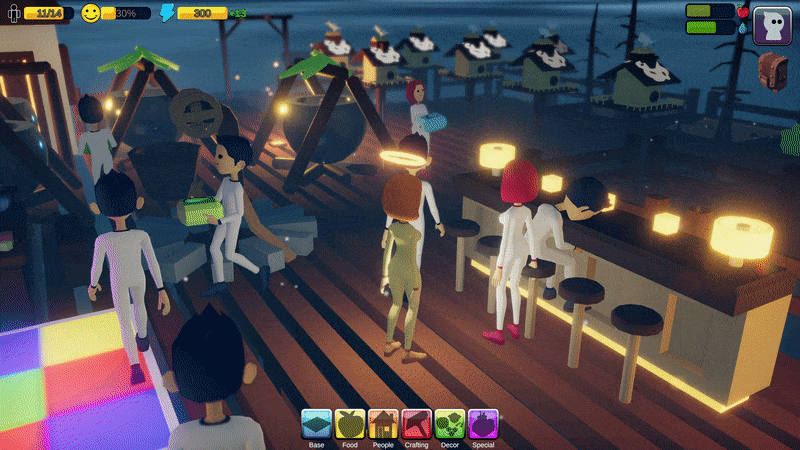Open the Base build category
Image resolution: width=800 pixels, height=450 pixels.
coord(317,424)
